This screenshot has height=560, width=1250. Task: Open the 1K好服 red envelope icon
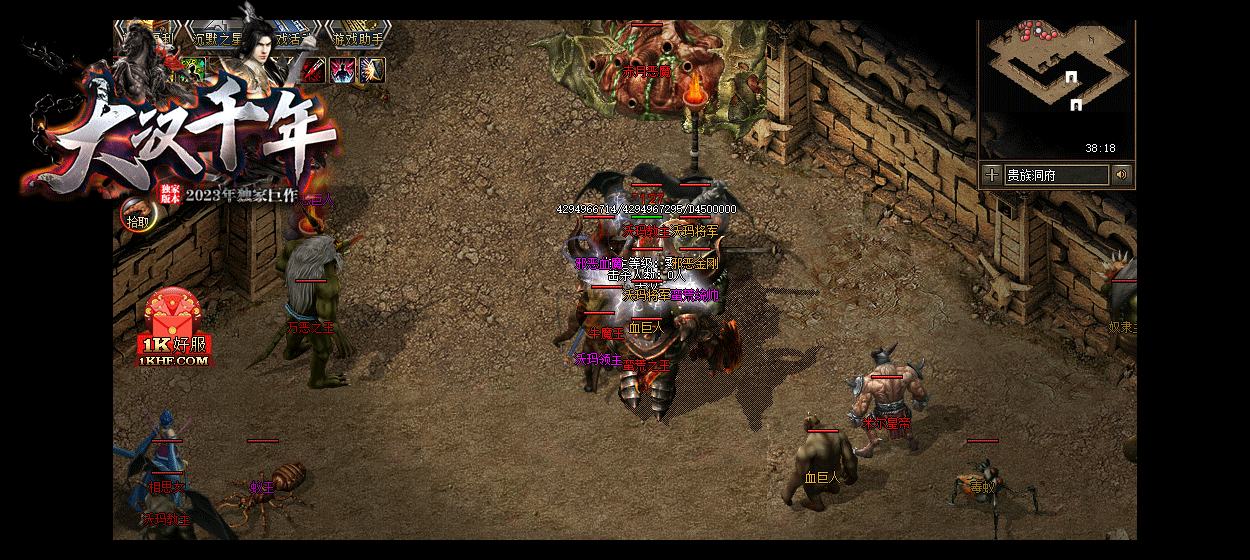coord(174,330)
